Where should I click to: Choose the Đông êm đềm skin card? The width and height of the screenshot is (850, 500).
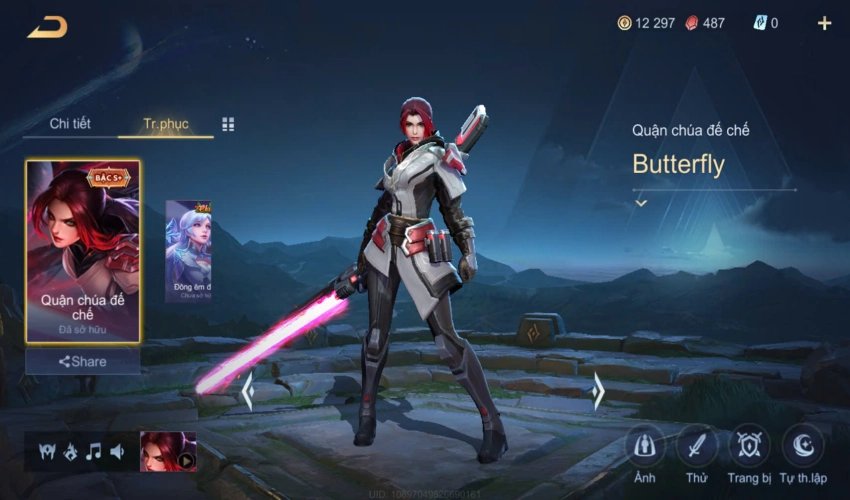click(x=188, y=251)
